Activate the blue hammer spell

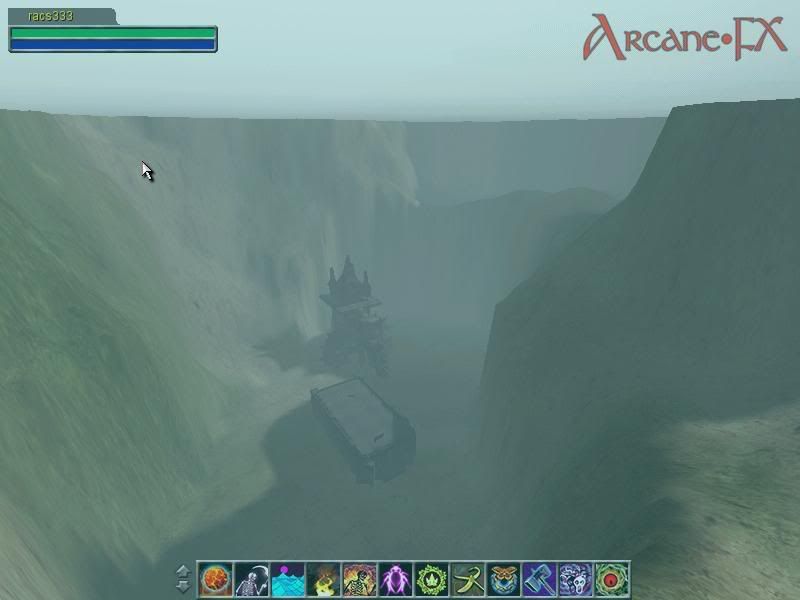click(539, 578)
